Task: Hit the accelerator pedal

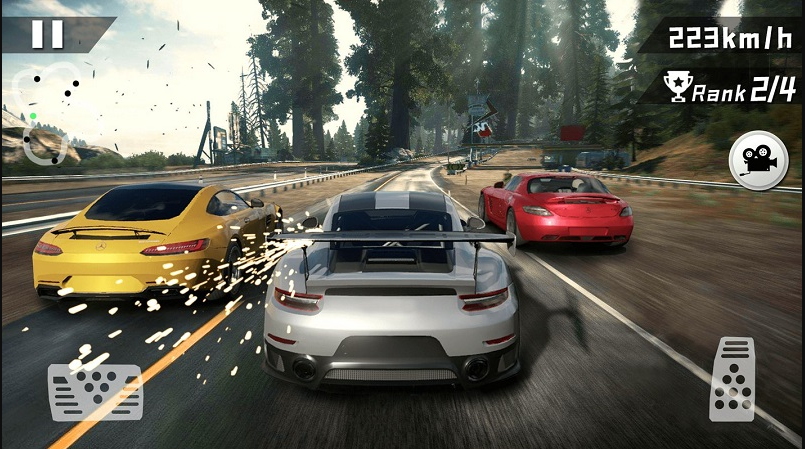Action: point(732,379)
